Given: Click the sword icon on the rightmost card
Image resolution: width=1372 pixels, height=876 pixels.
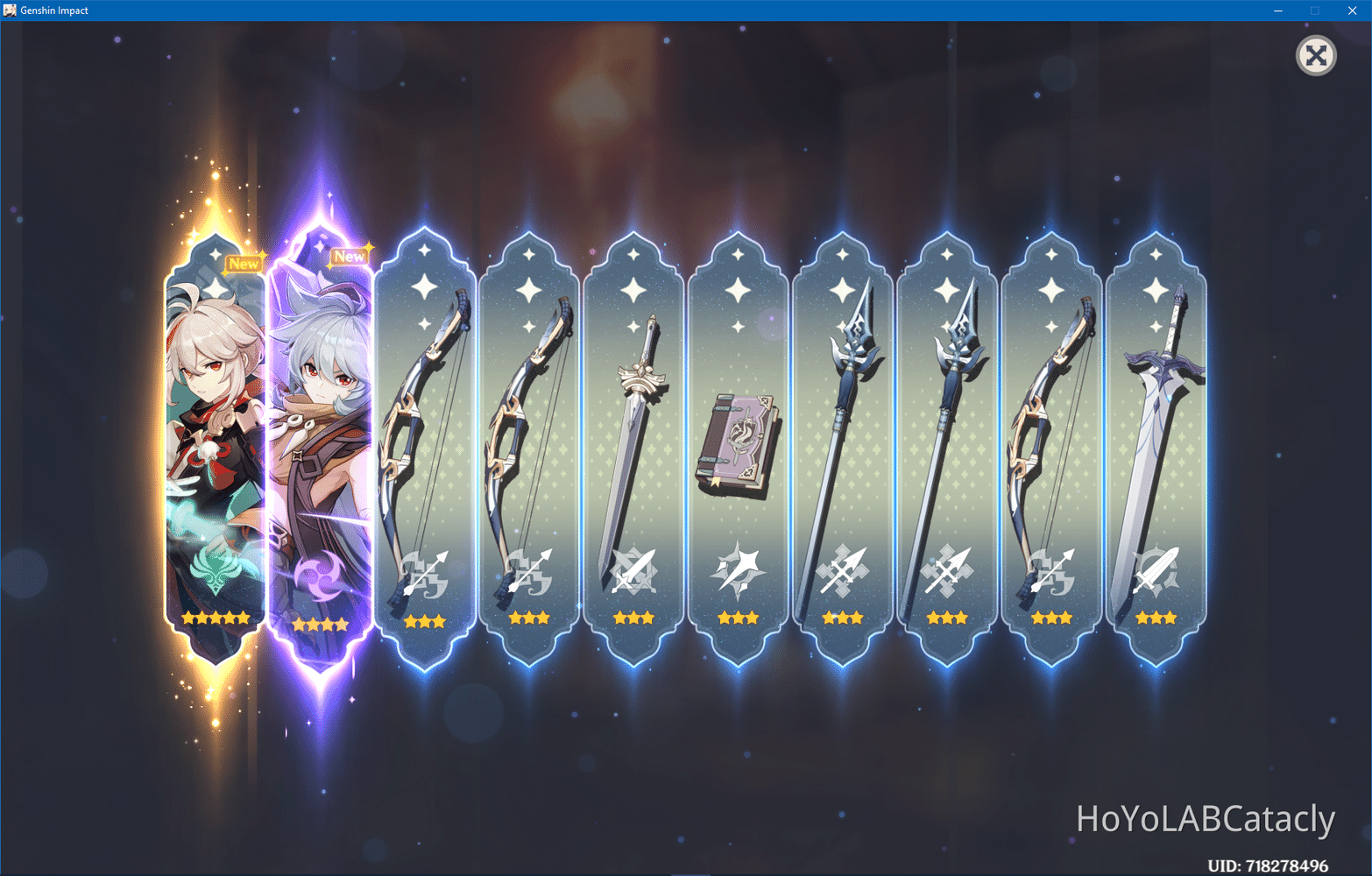Looking at the screenshot, I should 1156,569.
